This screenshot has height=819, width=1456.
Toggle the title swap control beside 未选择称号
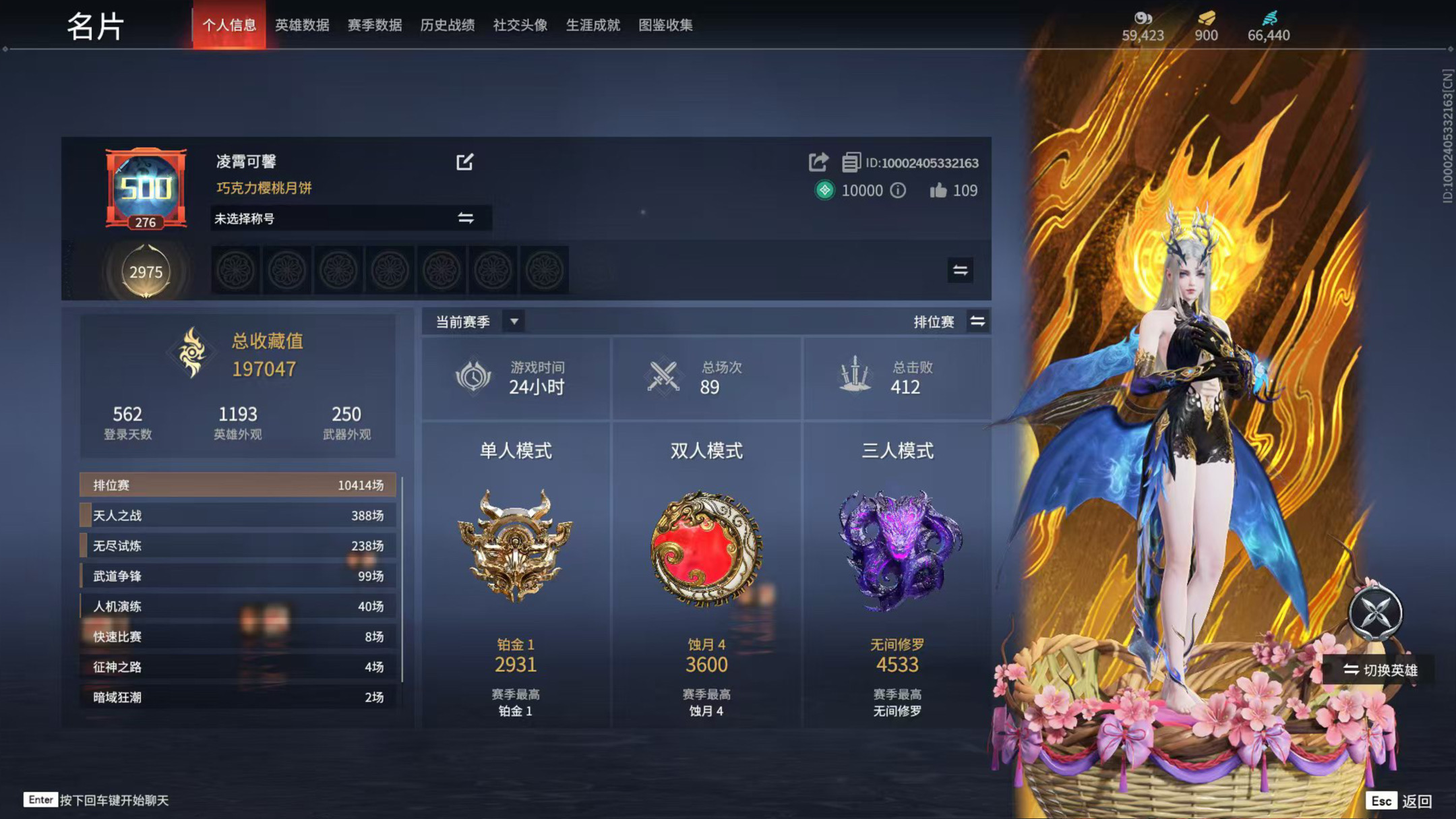(x=466, y=218)
